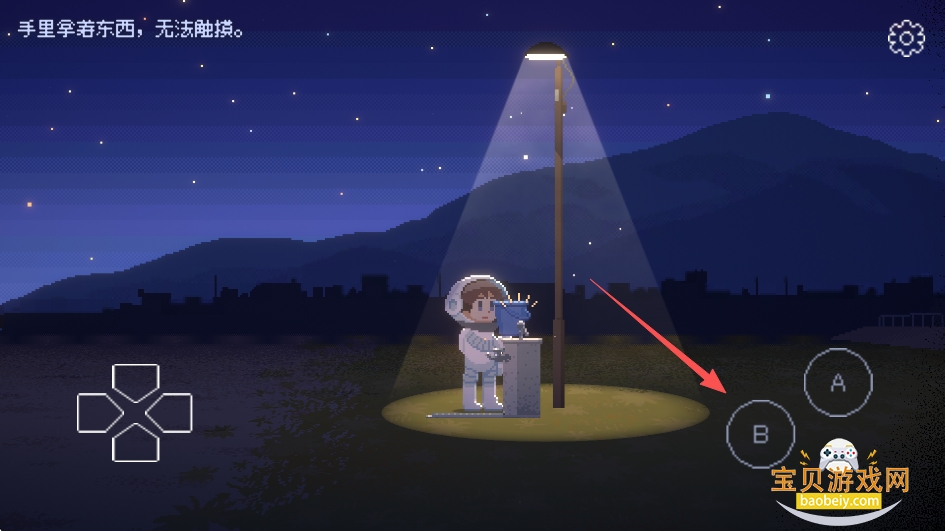This screenshot has height=531, width=945.
Task: Tap the virtual B button
Action: [x=760, y=434]
